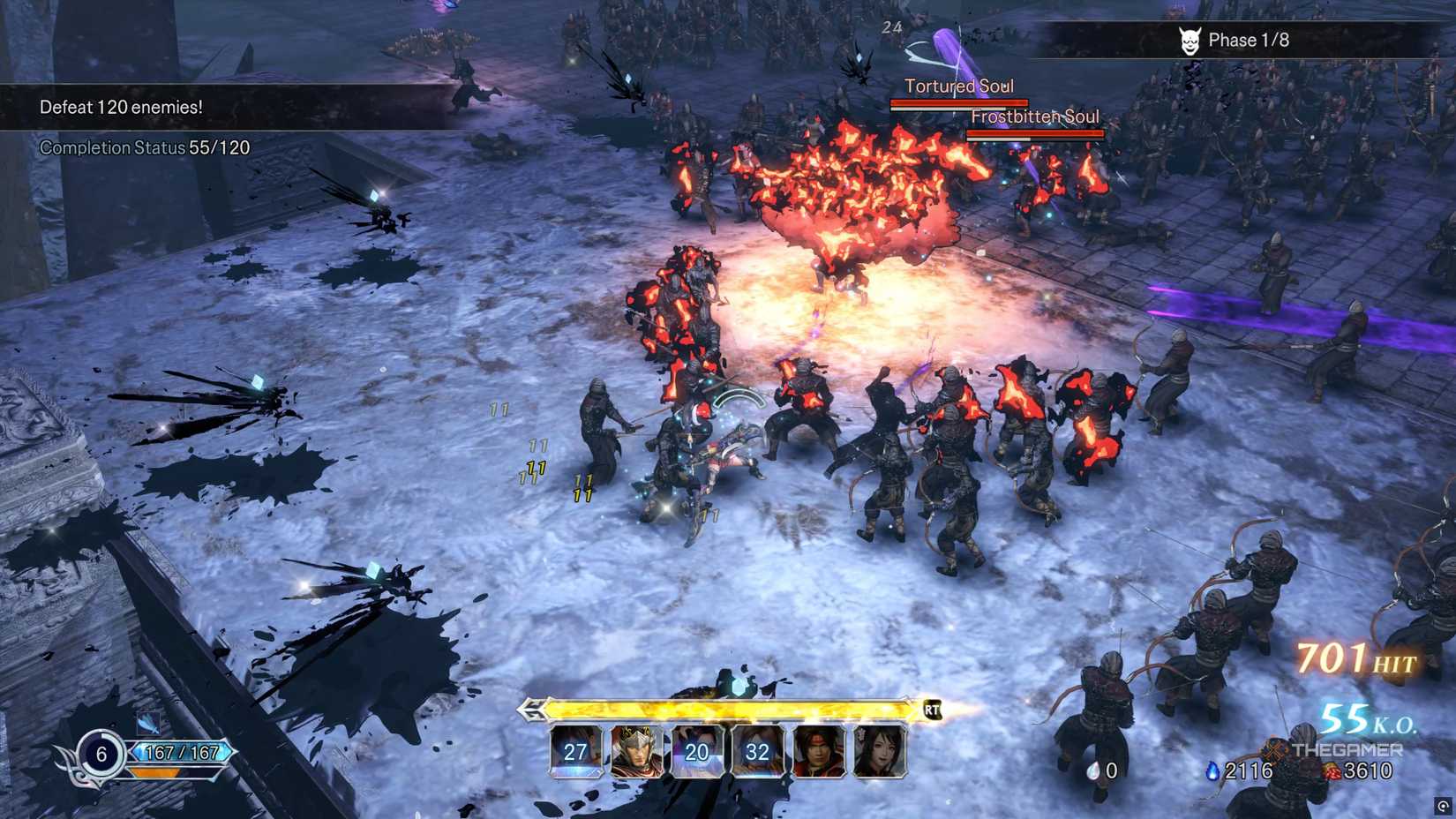Screen dimensions: 1456x819
Task: Select the helmeted warrior companion portrait
Action: coord(635,750)
